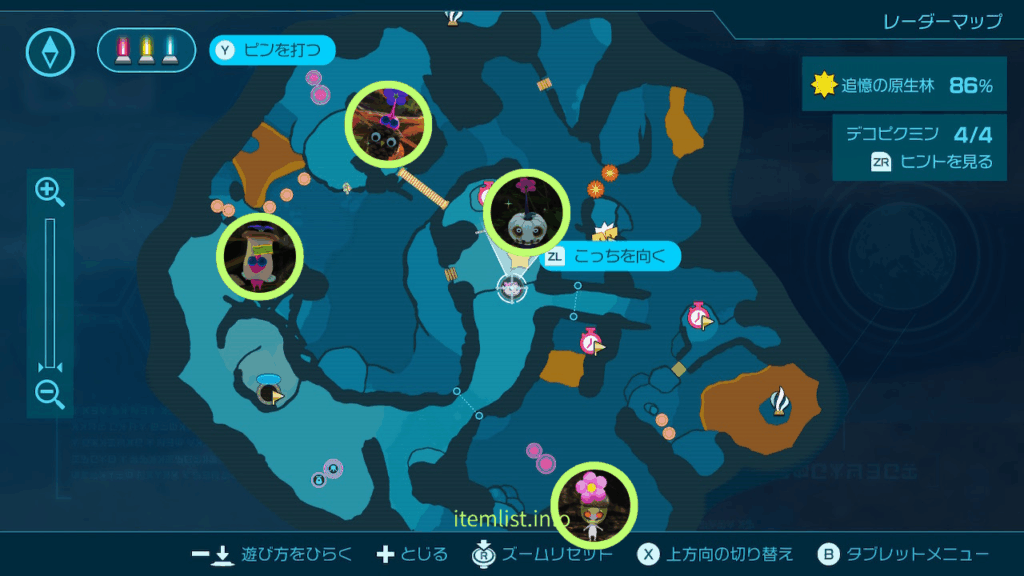
Task: Zoom out with the minus magnifier
Action: point(50,392)
